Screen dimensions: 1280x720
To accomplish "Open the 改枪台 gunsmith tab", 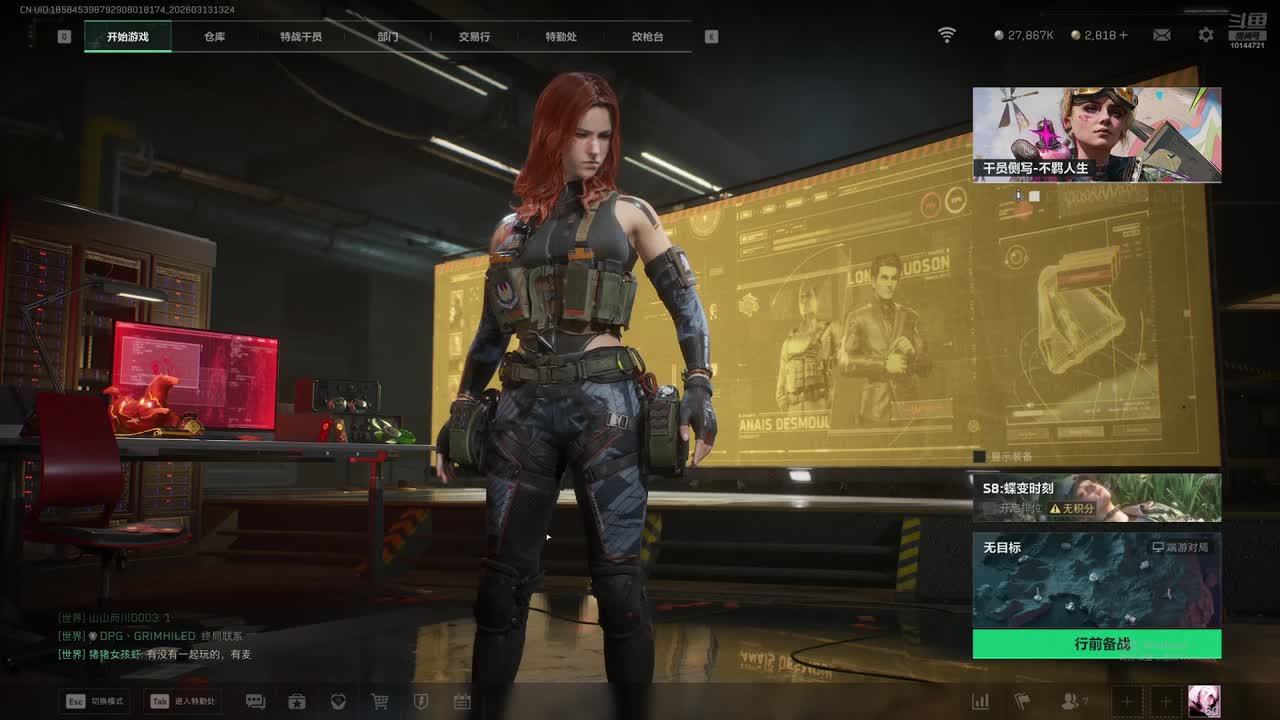I will click(647, 37).
